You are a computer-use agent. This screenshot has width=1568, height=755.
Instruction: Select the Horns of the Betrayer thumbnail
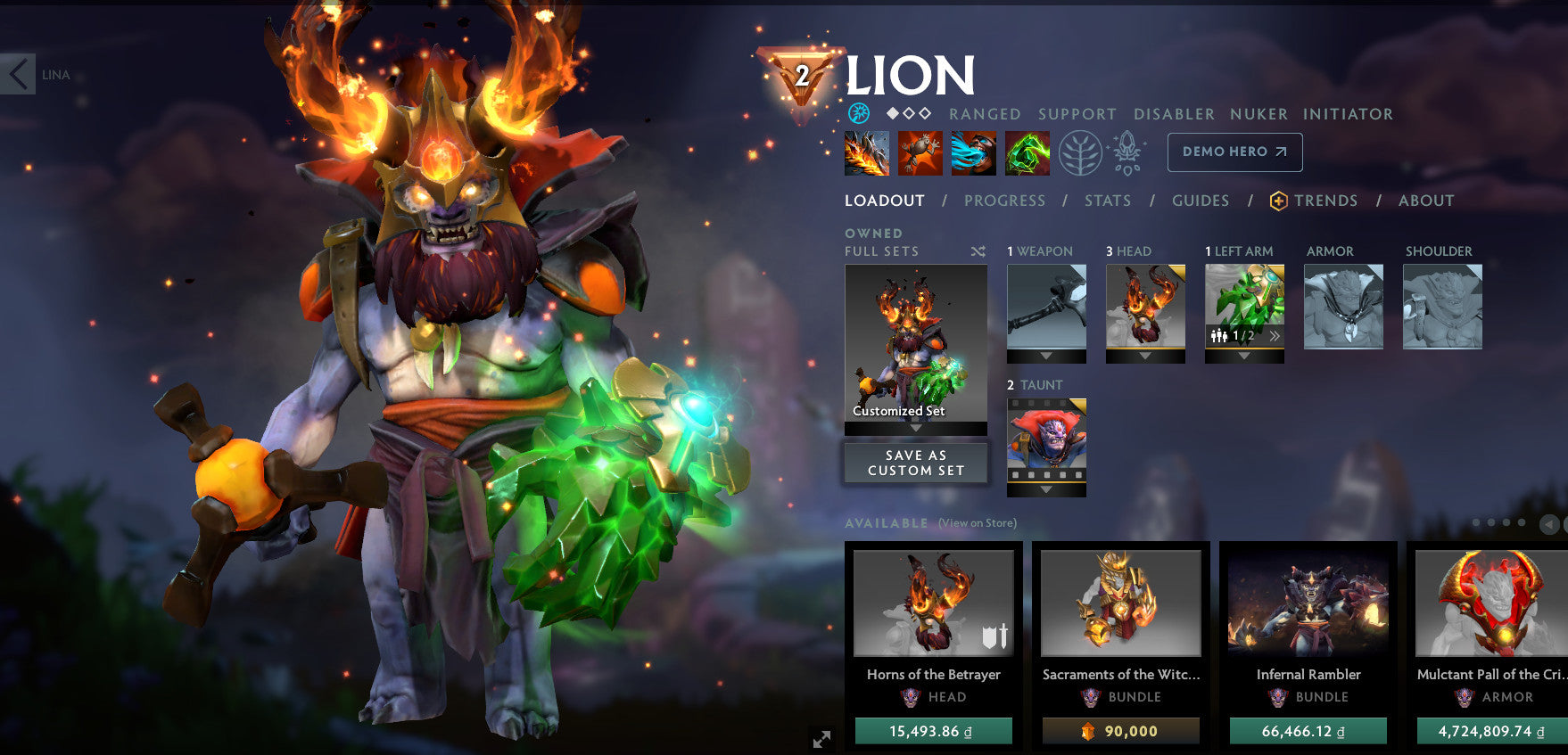(x=933, y=603)
